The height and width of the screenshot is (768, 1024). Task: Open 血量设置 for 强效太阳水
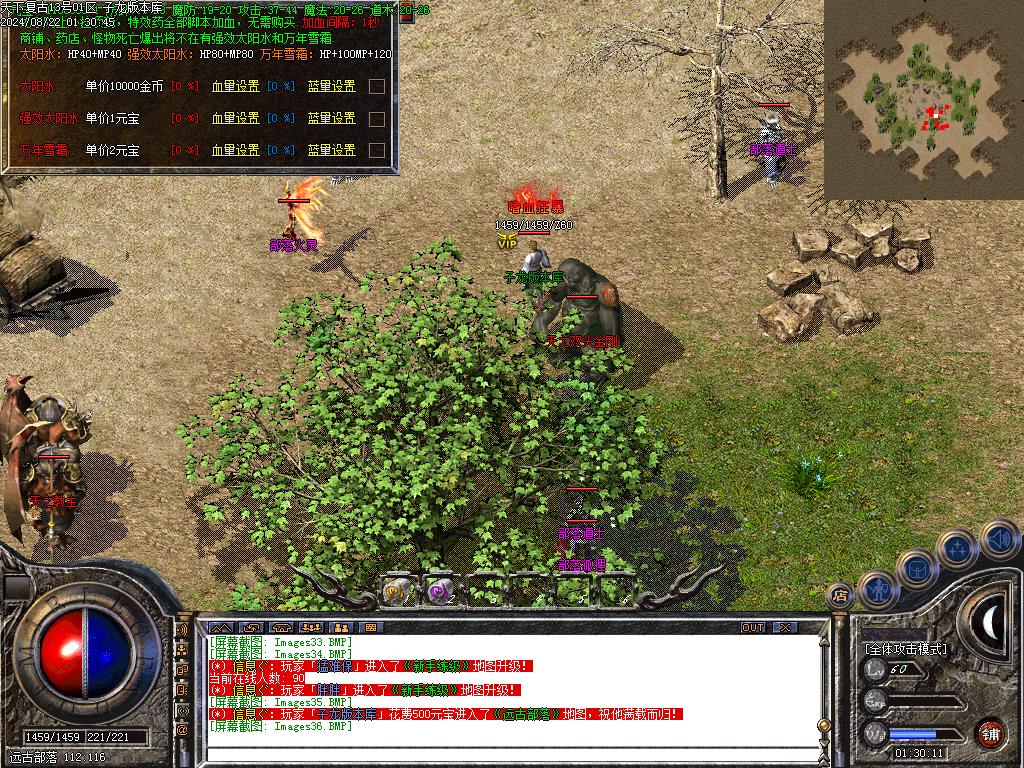click(x=235, y=118)
